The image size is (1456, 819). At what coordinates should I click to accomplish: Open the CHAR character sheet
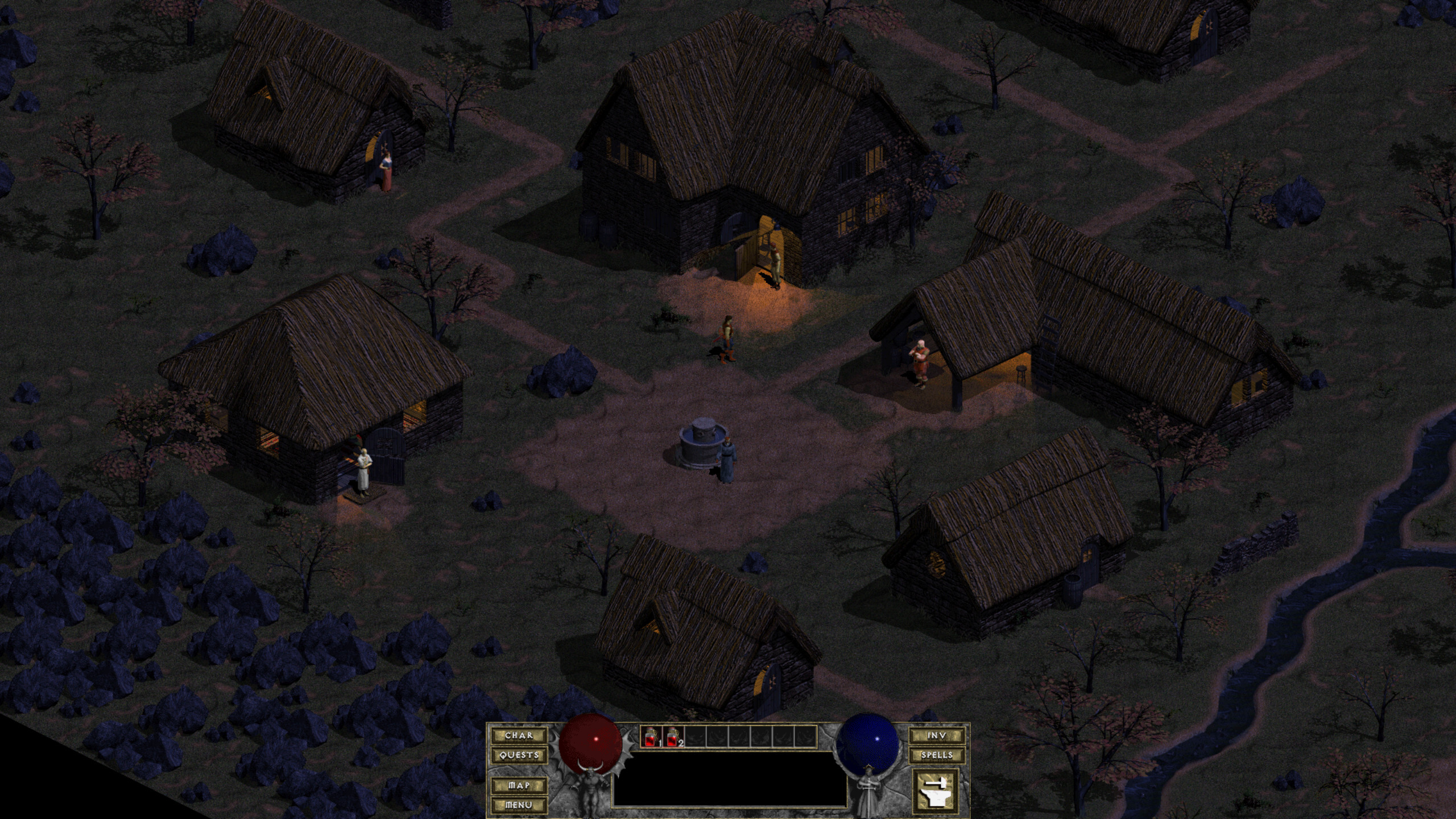coord(519,735)
